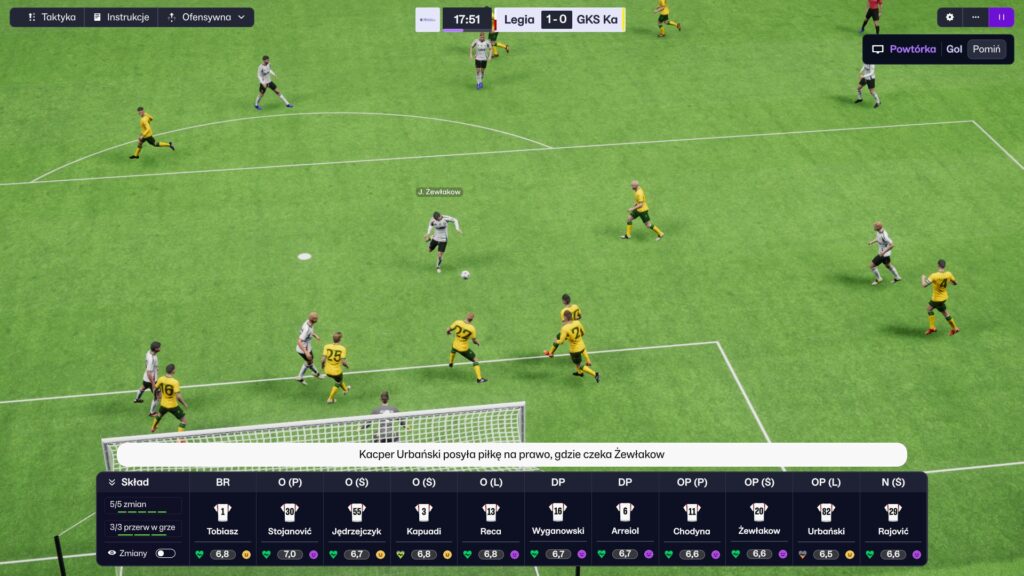Pick Reca in the lineup
This screenshot has height=576, width=1024.
click(x=491, y=520)
